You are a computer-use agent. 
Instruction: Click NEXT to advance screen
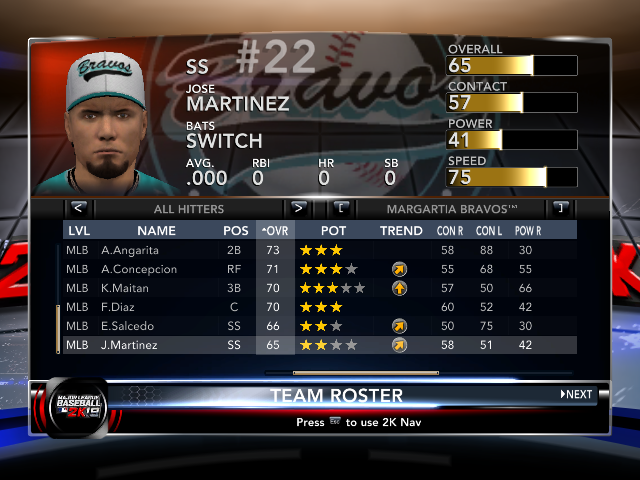point(577,395)
